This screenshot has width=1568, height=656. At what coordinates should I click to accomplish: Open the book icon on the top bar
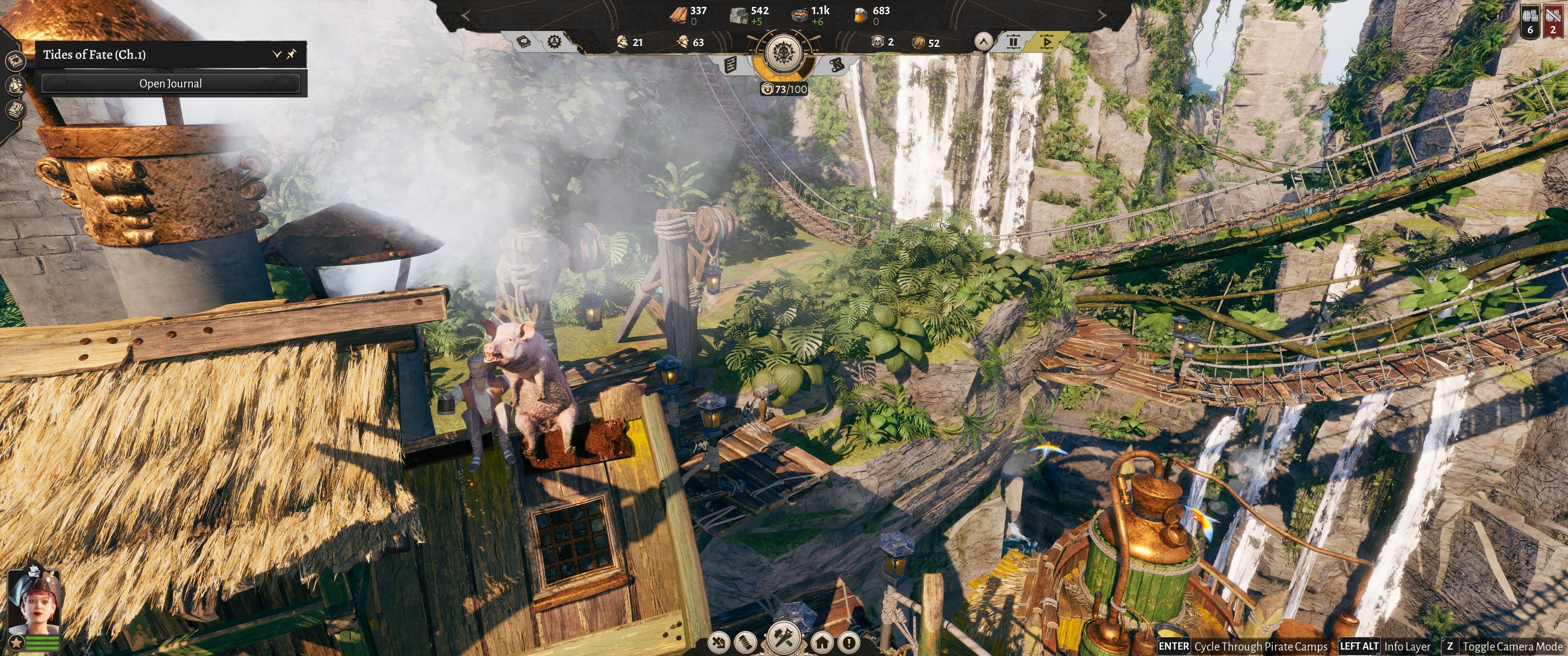(523, 41)
